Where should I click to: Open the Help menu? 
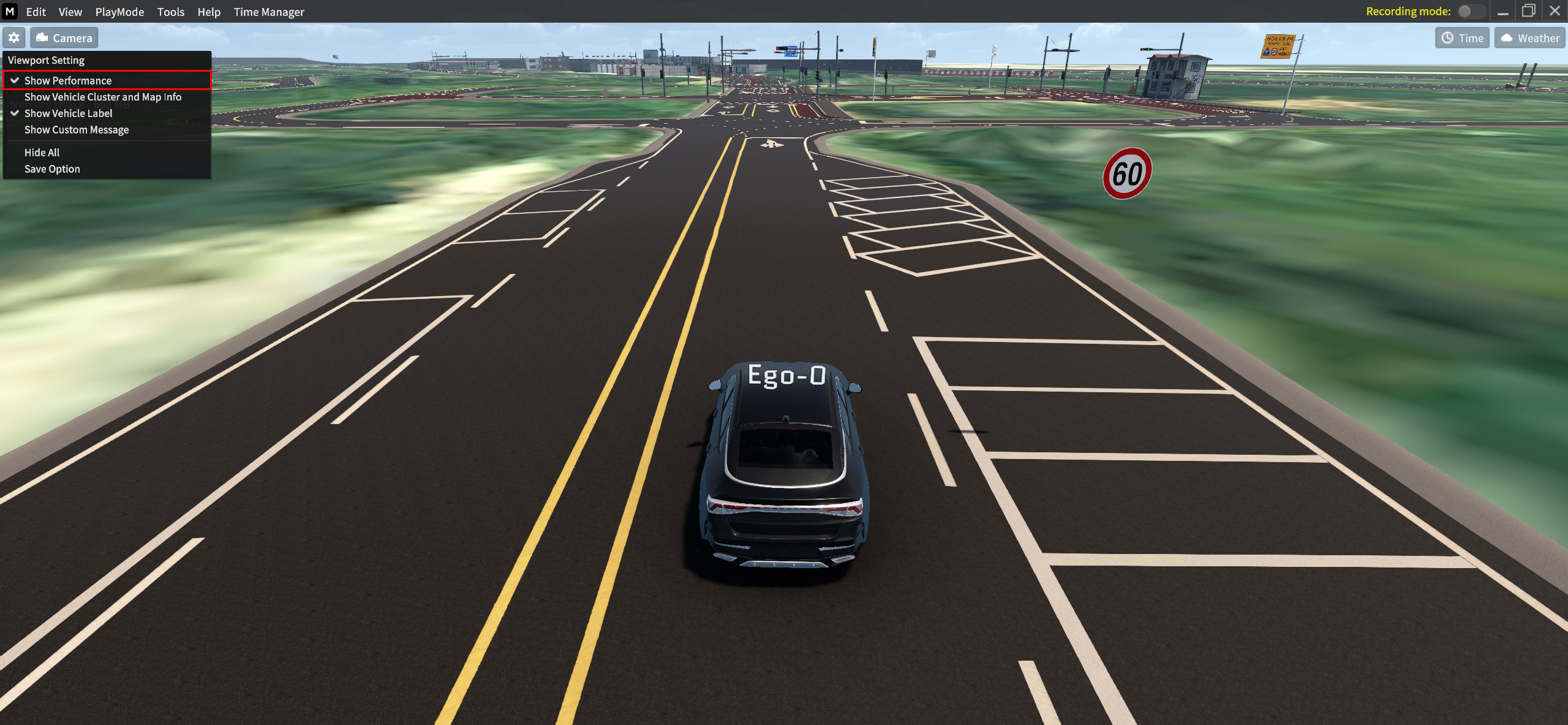coord(208,12)
